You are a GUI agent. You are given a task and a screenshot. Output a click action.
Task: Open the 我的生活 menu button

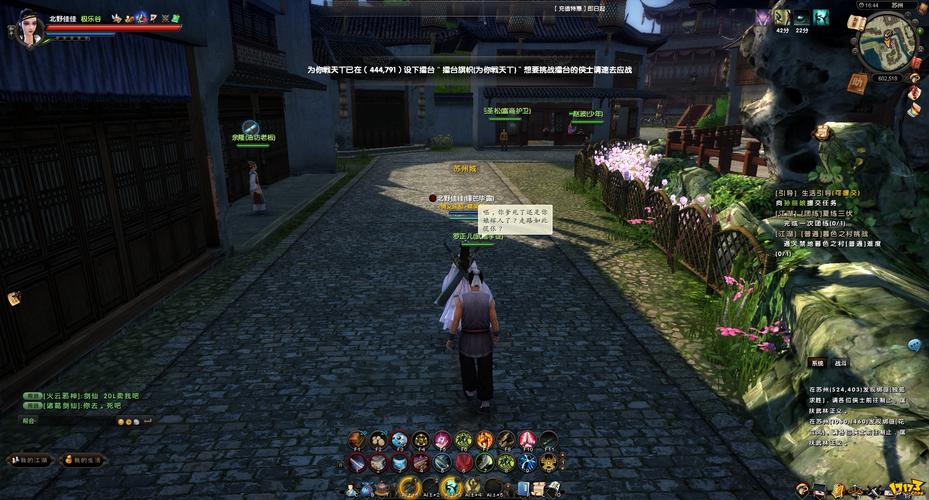(86, 460)
